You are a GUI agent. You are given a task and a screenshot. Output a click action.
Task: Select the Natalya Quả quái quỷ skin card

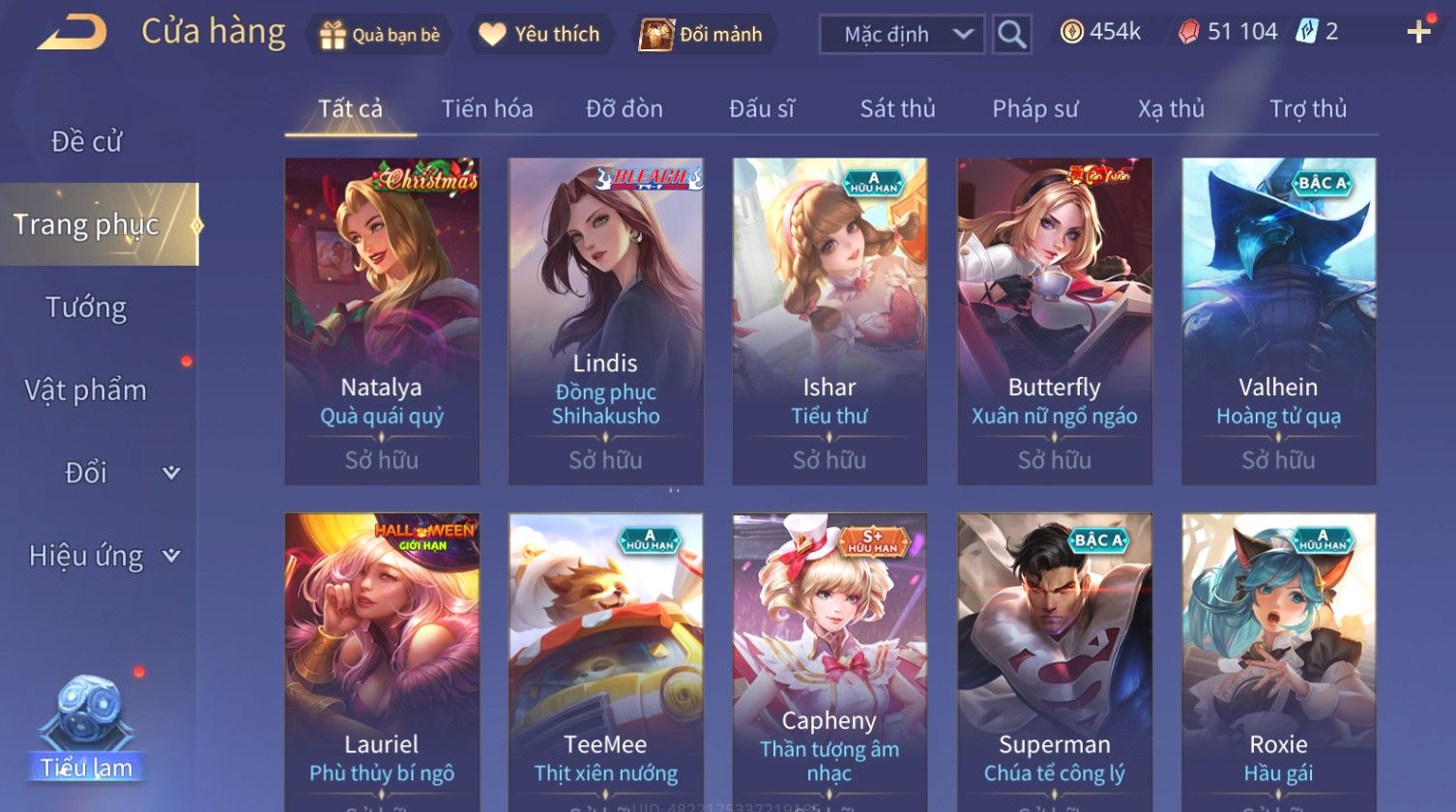coord(382,321)
